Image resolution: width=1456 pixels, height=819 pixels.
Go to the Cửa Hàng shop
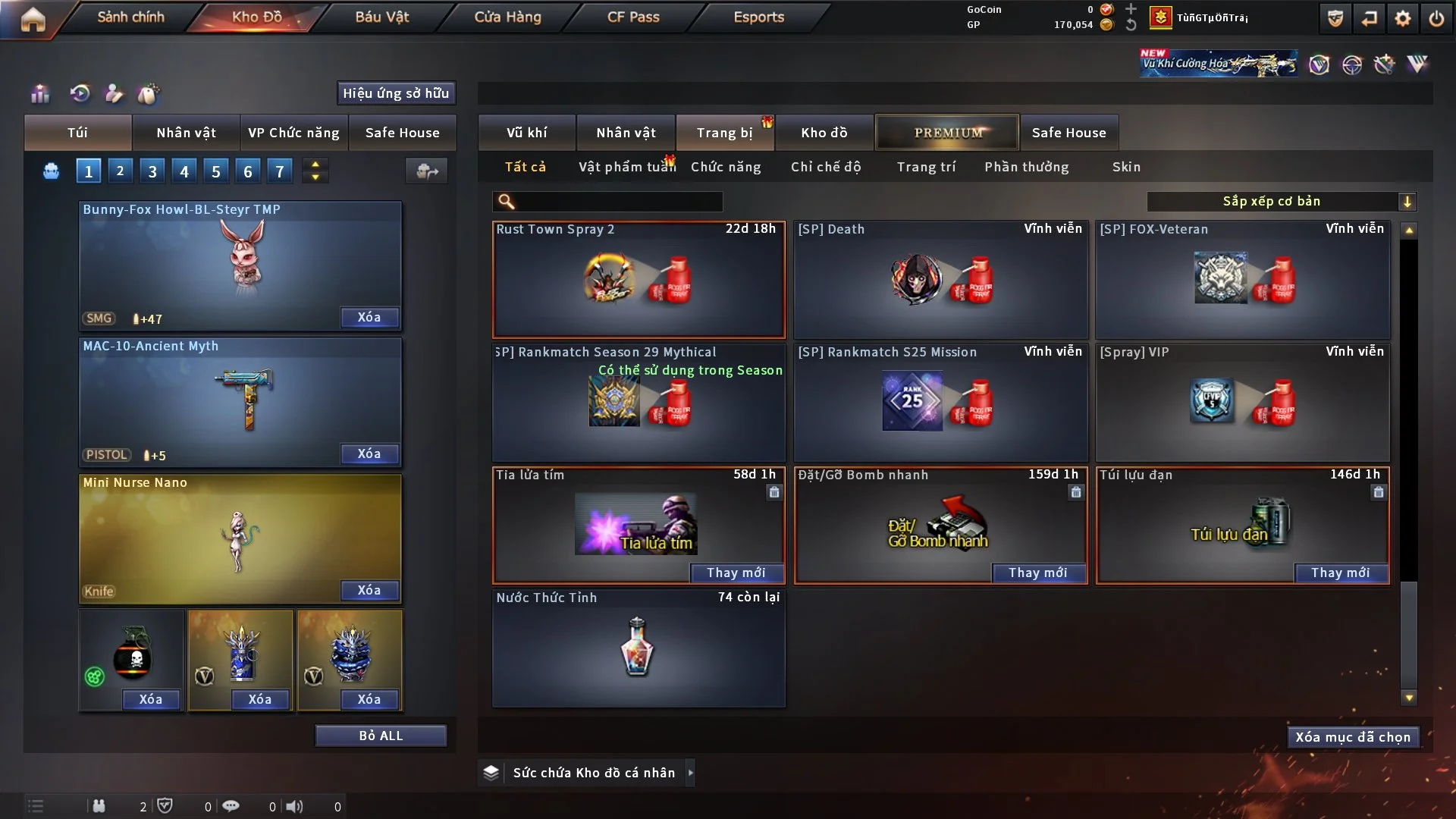pos(507,17)
